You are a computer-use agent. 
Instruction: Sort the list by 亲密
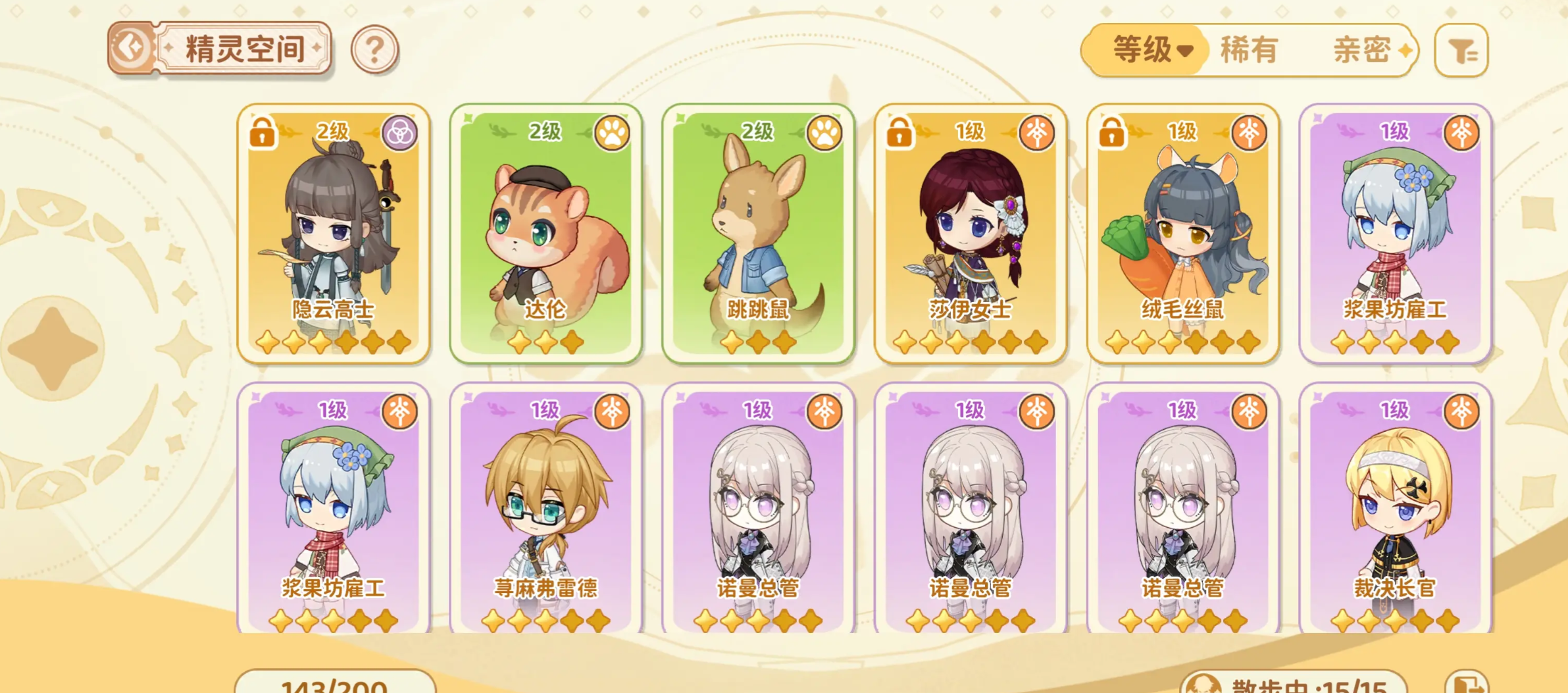pyautogui.click(x=1362, y=50)
